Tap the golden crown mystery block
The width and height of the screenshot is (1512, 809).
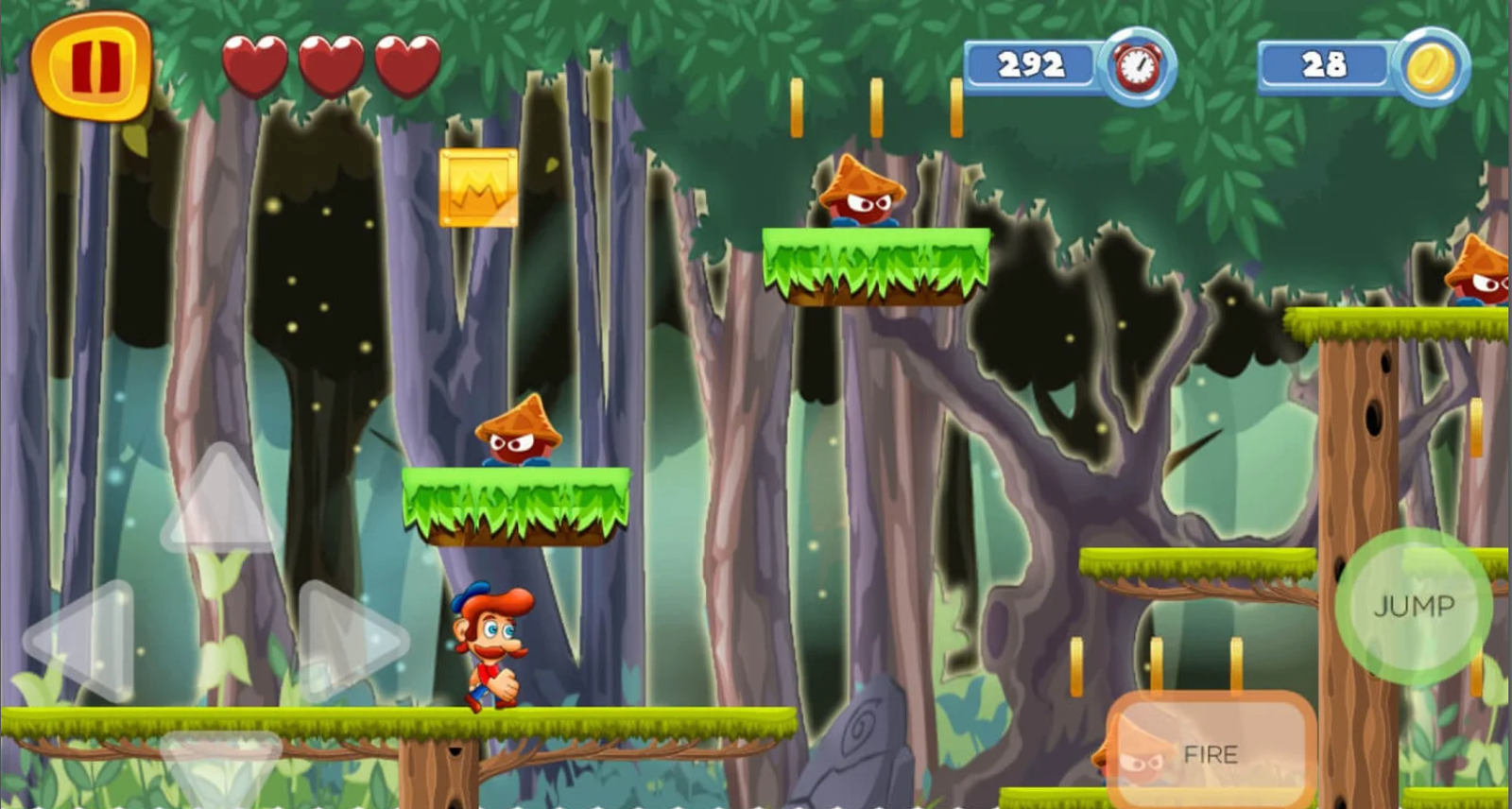[477, 187]
